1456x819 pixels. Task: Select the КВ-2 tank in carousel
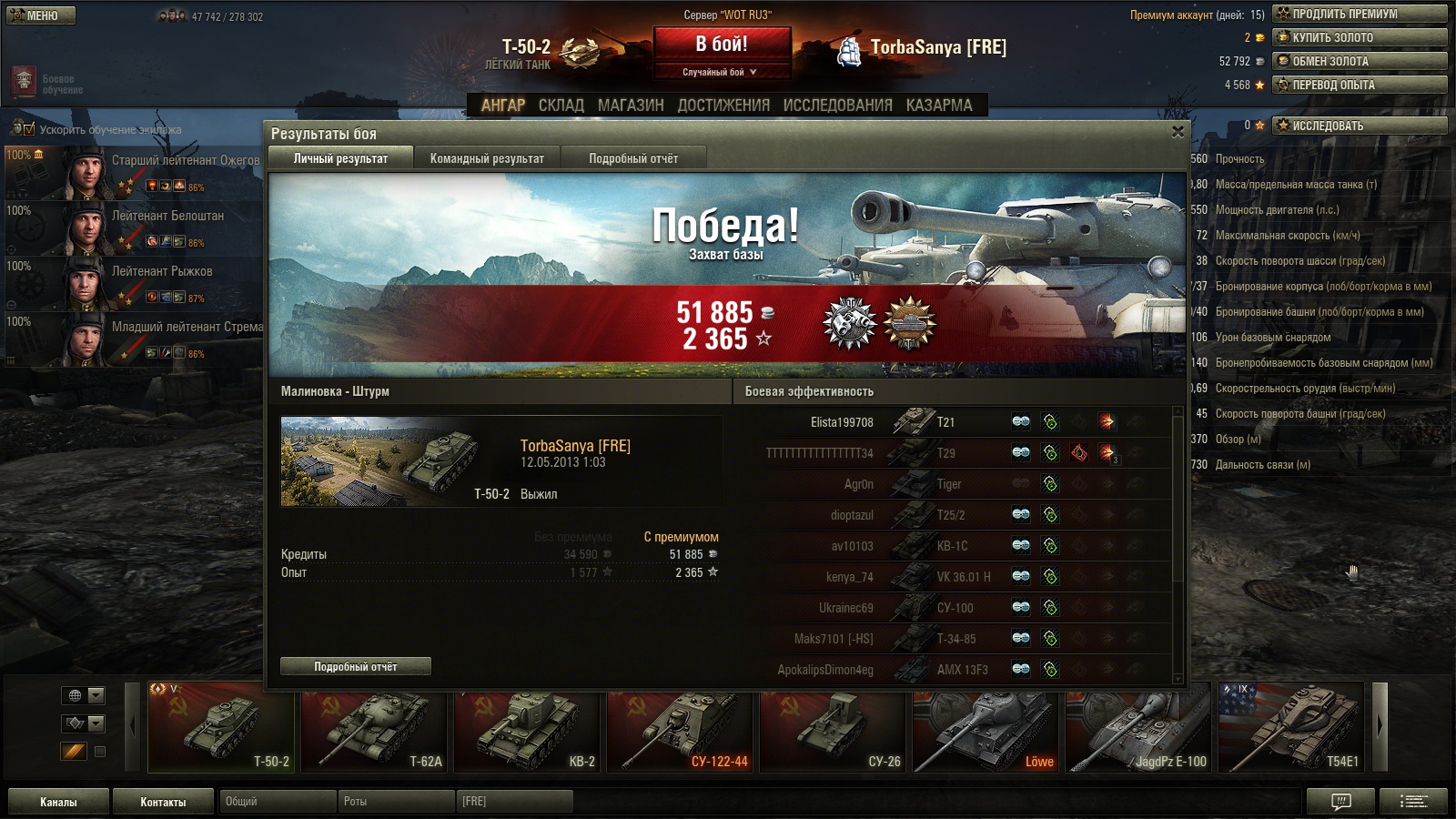(x=527, y=727)
